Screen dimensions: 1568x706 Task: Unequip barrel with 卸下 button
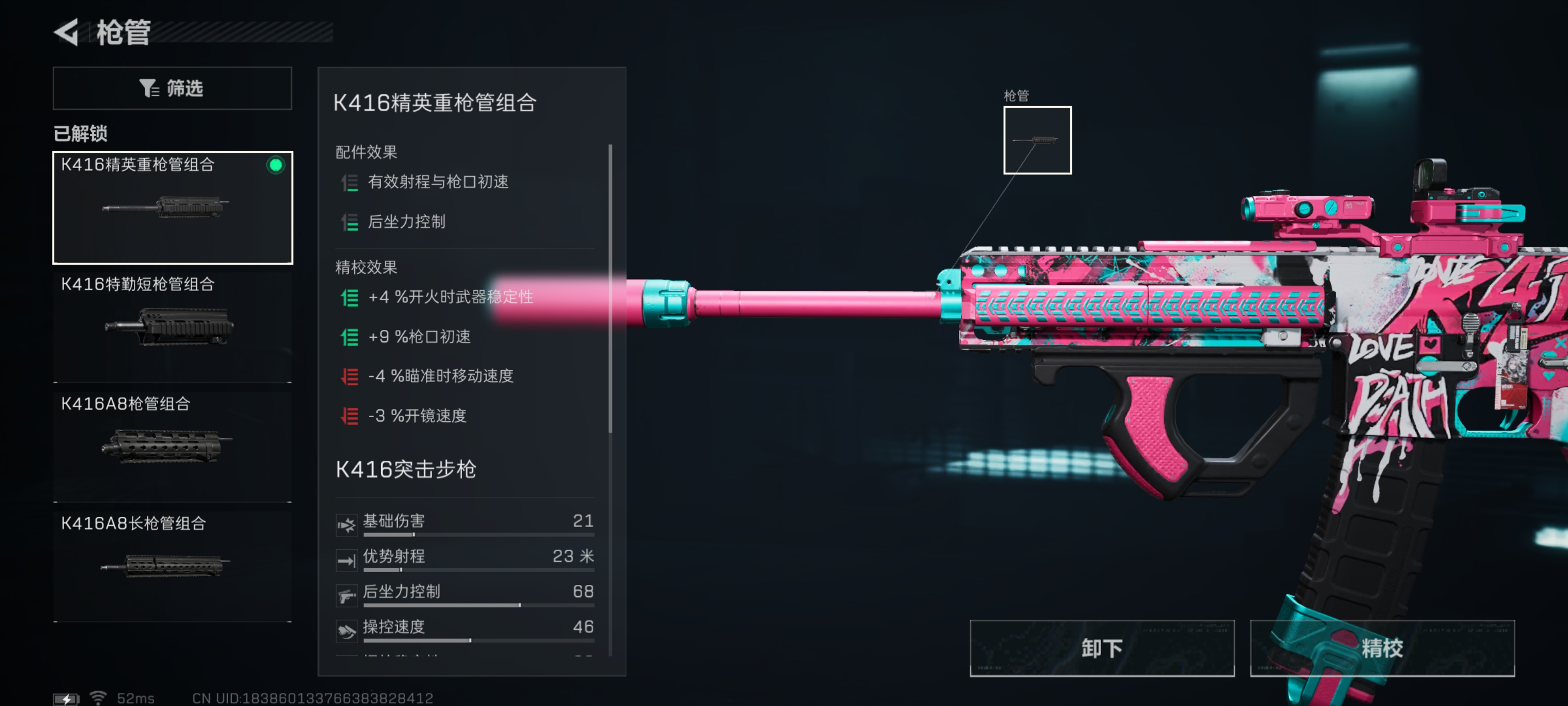point(1101,648)
